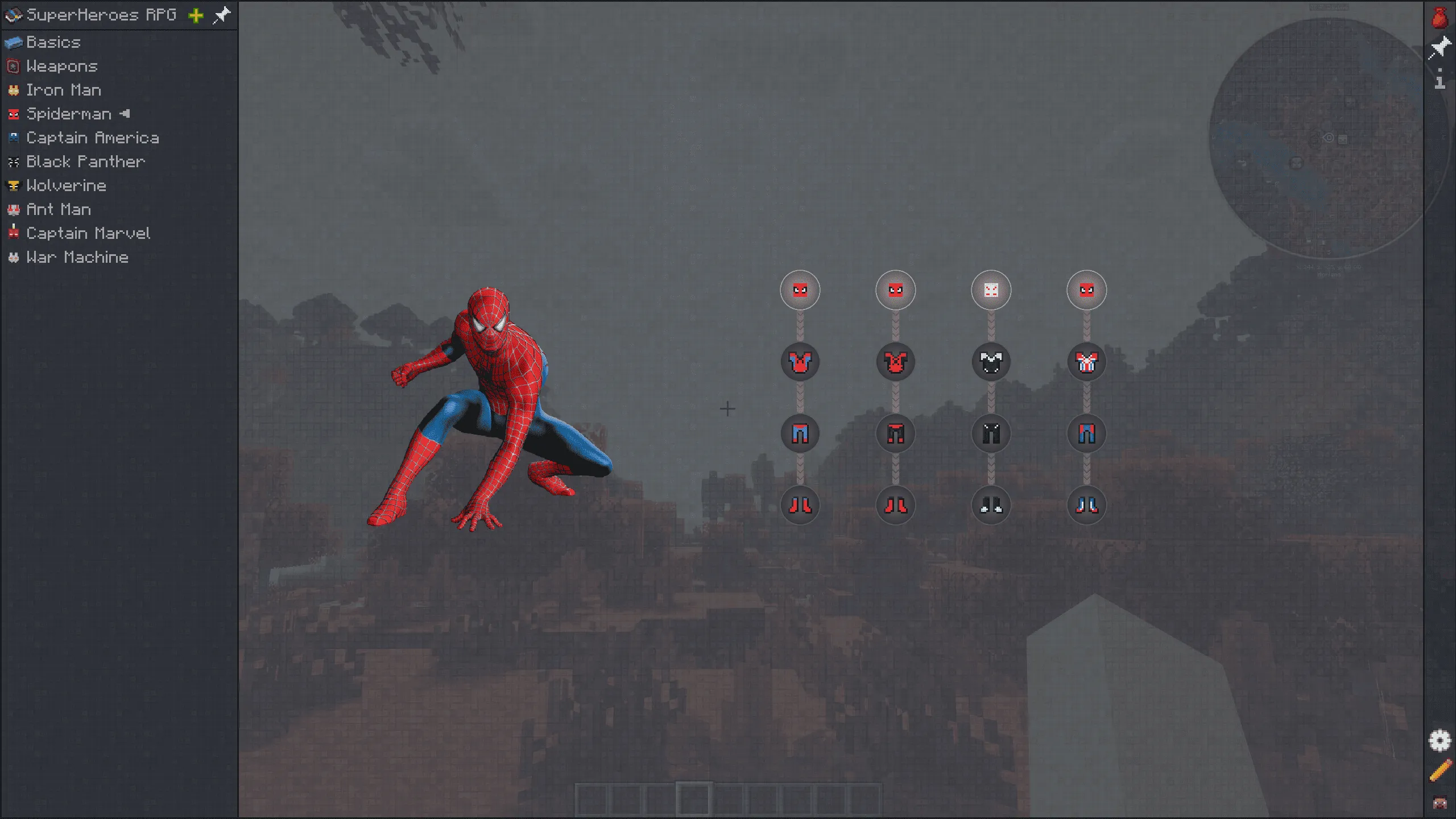Collapse the Spiderman category in the sidebar
The height and width of the screenshot is (819, 1456).
tap(69, 114)
